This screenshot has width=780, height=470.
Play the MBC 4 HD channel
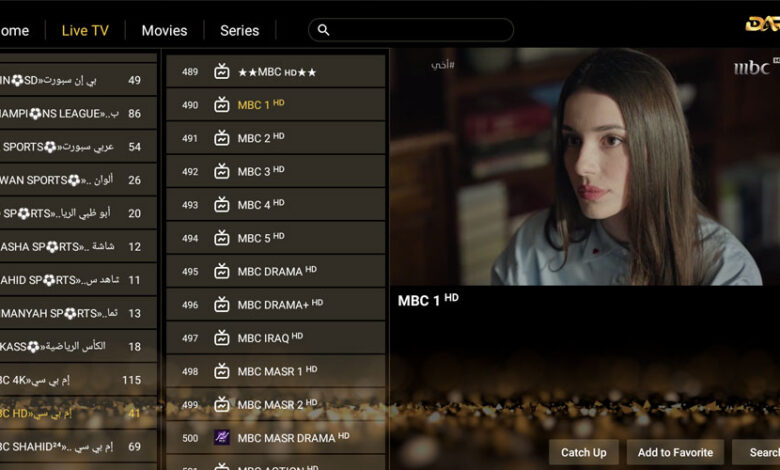(x=275, y=205)
